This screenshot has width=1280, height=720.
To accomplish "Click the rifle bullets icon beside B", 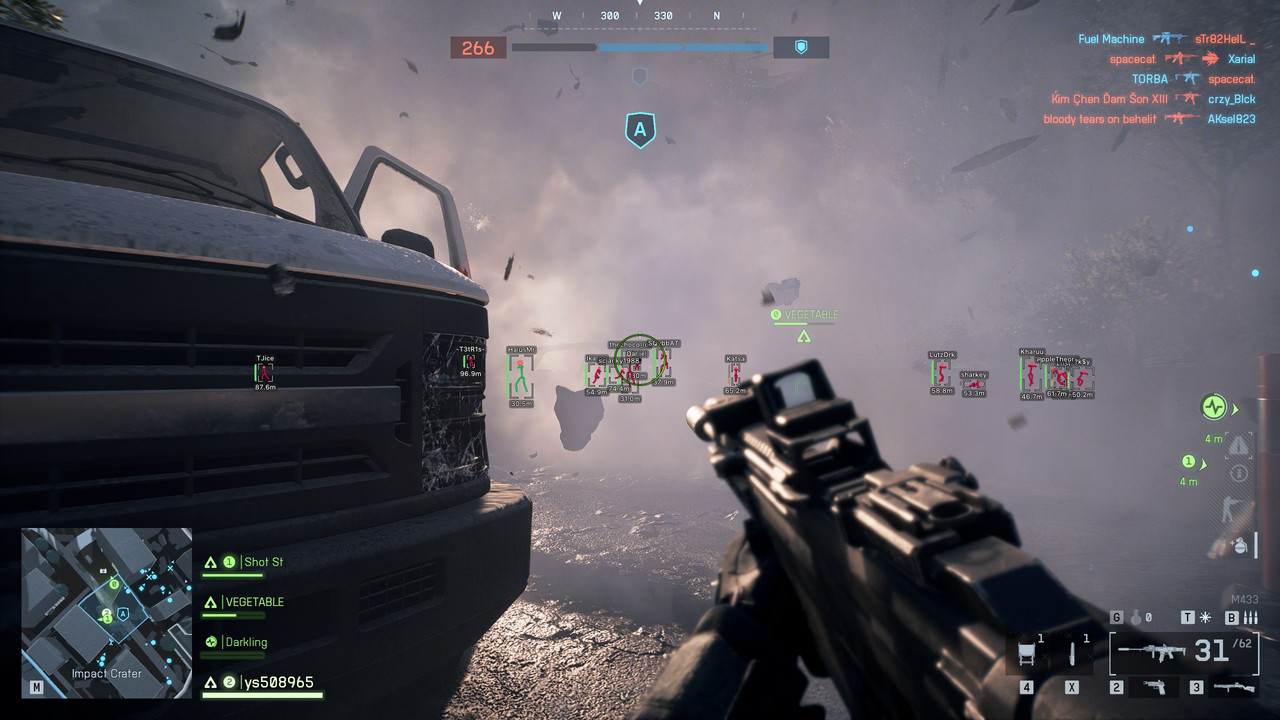I will pos(1251,617).
